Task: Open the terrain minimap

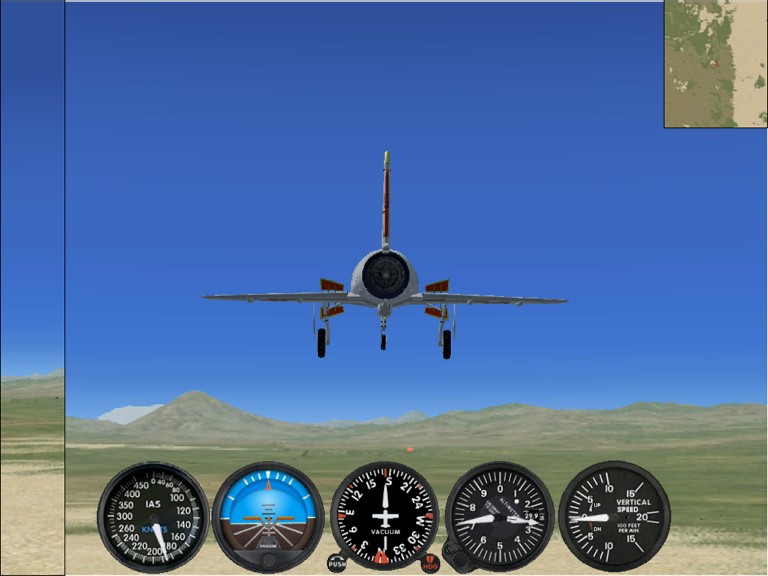Action: coord(715,63)
